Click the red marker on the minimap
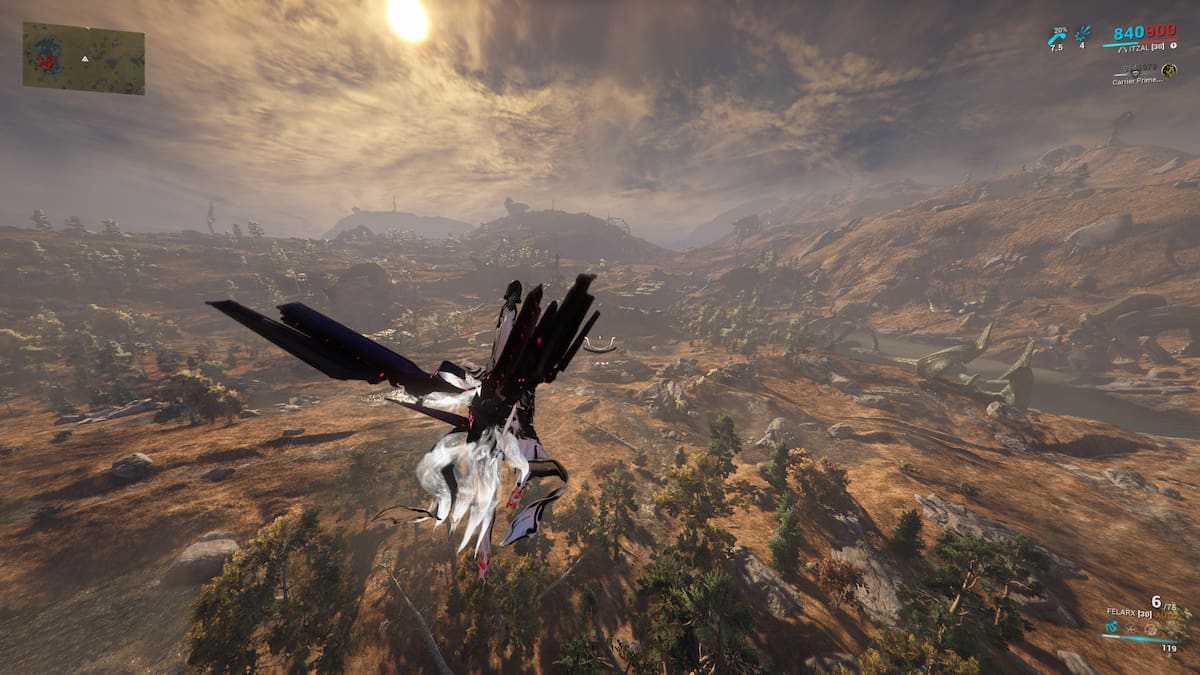The width and height of the screenshot is (1200, 675). [x=46, y=60]
